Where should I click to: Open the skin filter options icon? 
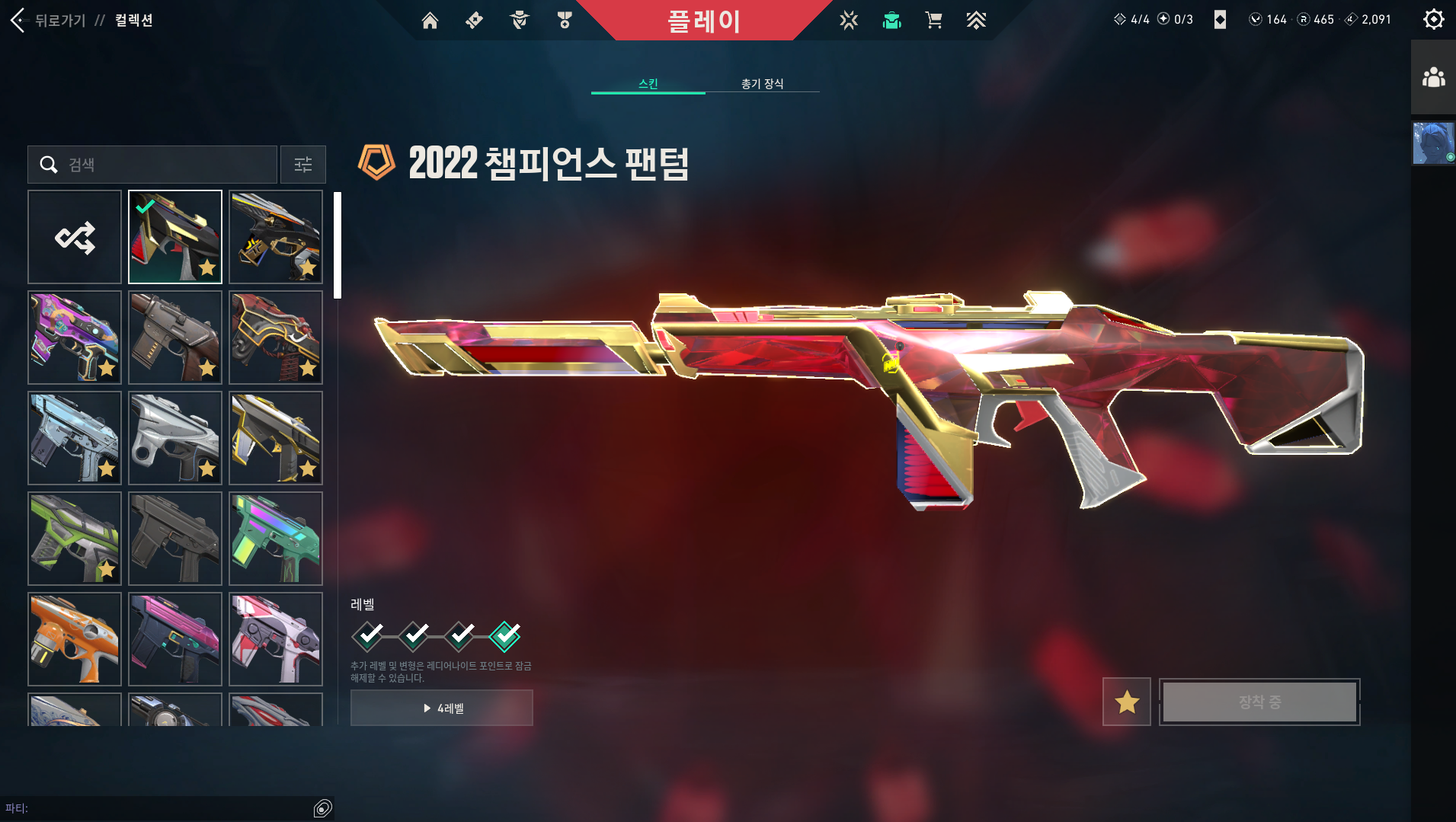(303, 164)
